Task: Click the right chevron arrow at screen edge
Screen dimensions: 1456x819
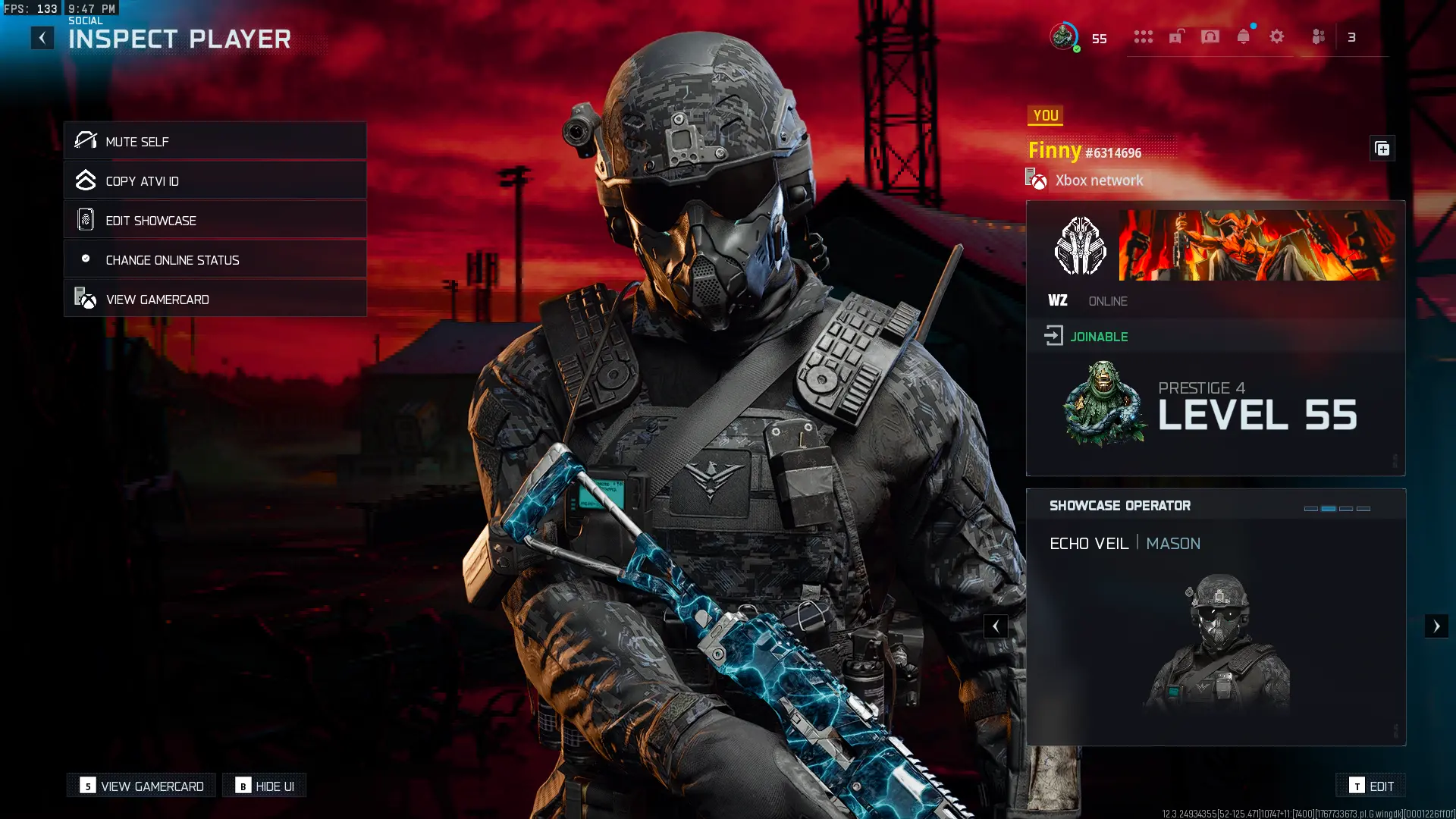Action: tap(1436, 626)
